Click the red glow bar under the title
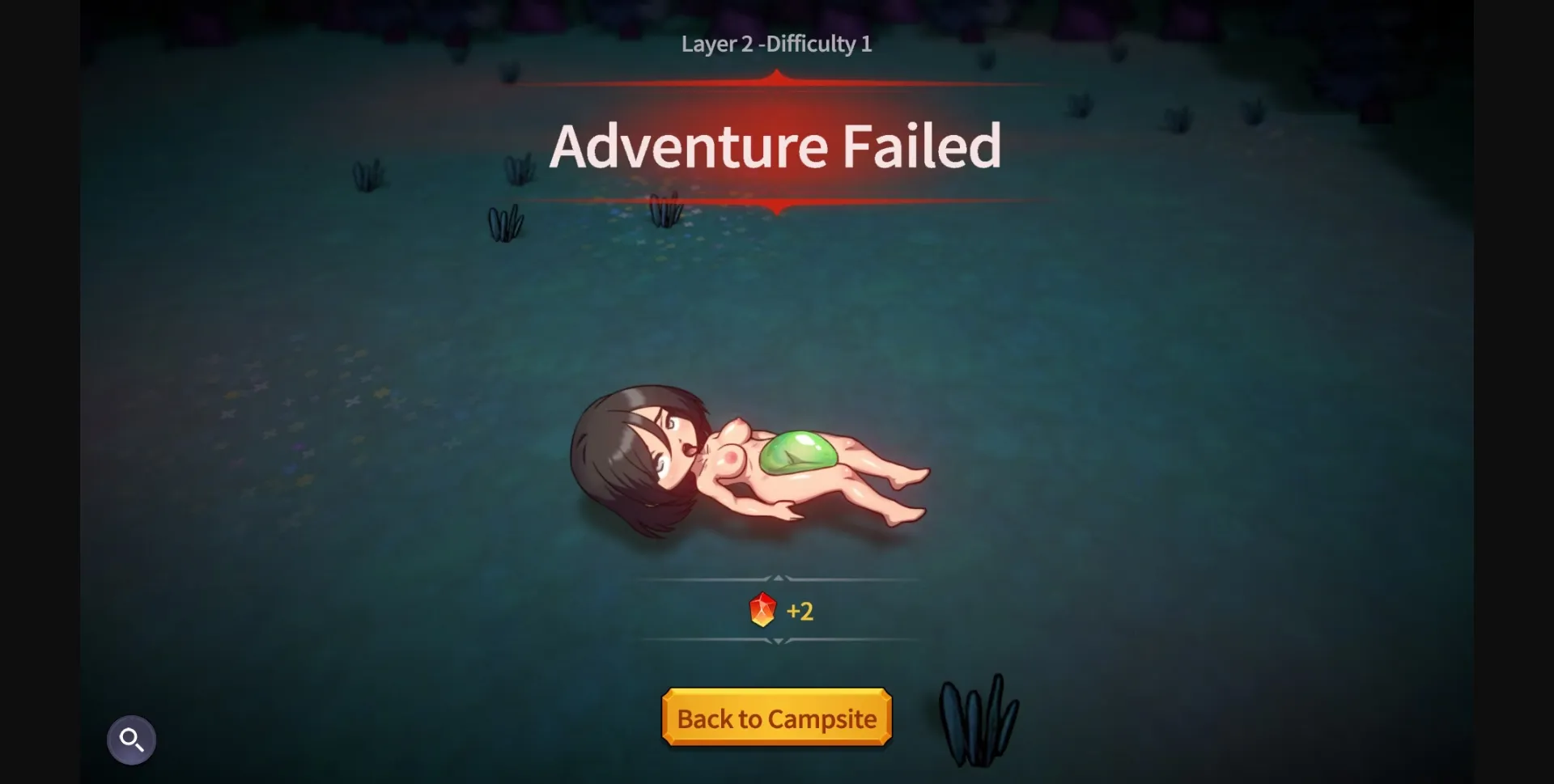Screen dimensions: 1554x784 (x=777, y=201)
